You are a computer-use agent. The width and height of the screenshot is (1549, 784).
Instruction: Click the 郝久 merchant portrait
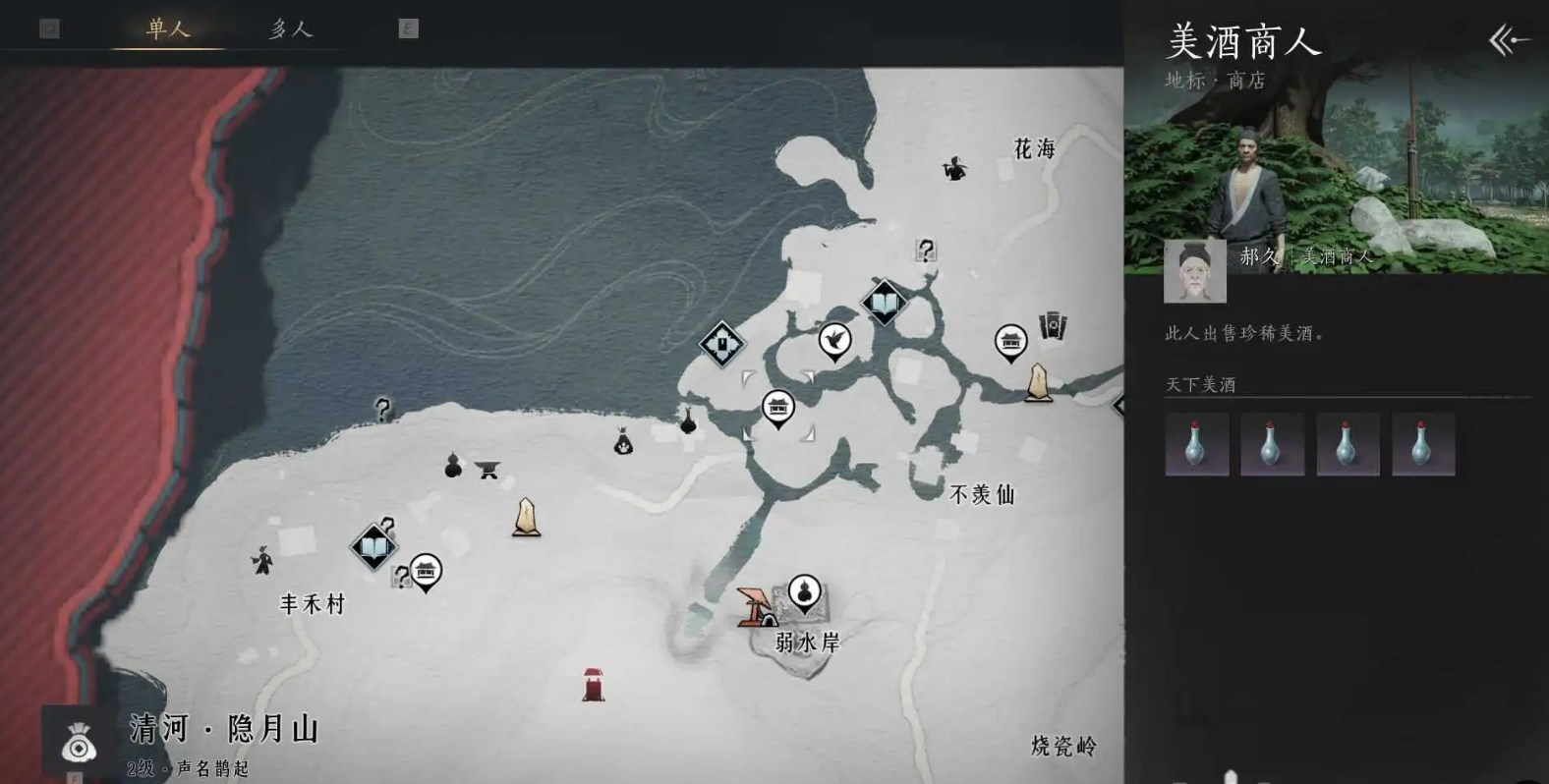click(x=1194, y=270)
